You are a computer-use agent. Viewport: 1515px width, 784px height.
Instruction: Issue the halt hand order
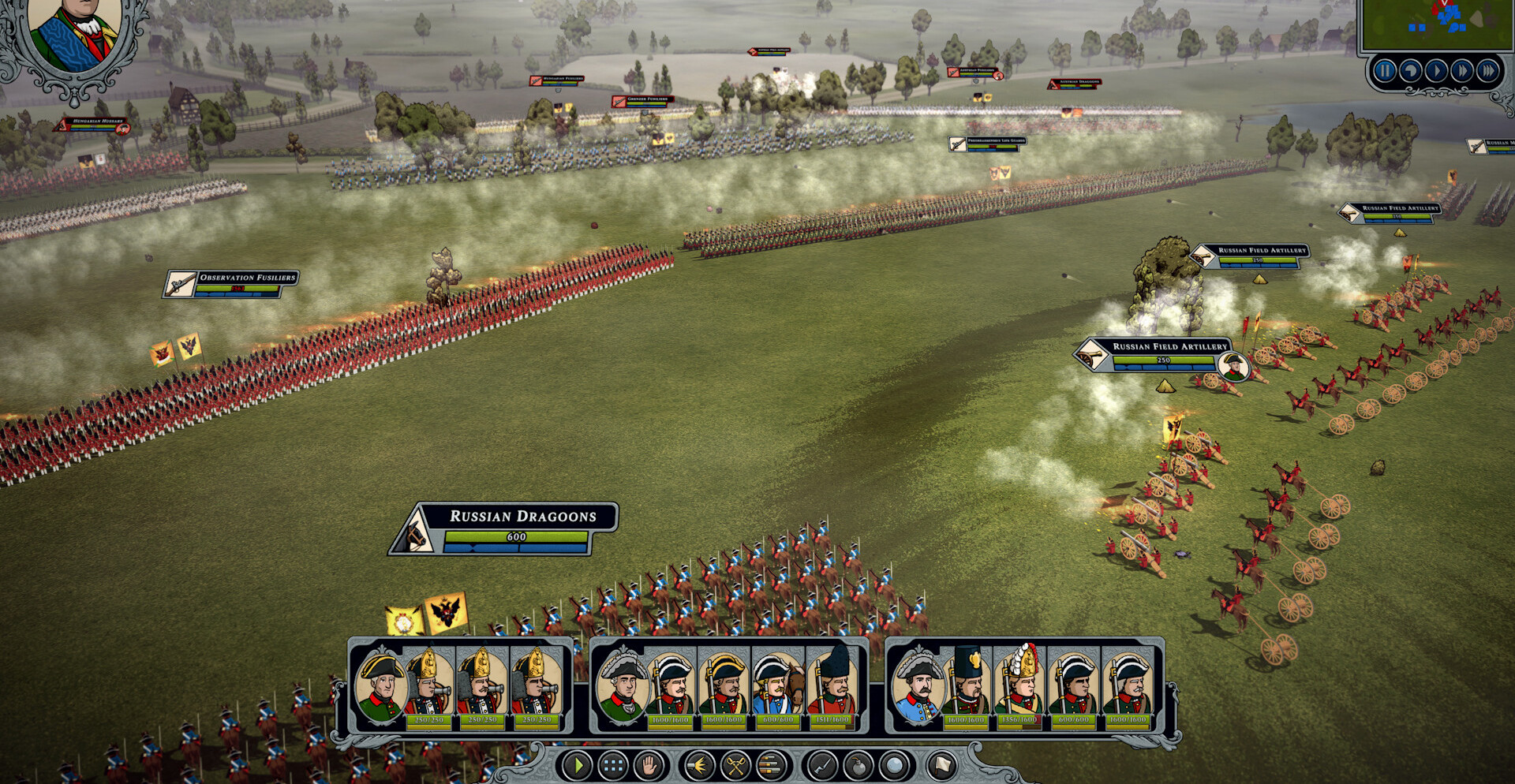[649, 764]
